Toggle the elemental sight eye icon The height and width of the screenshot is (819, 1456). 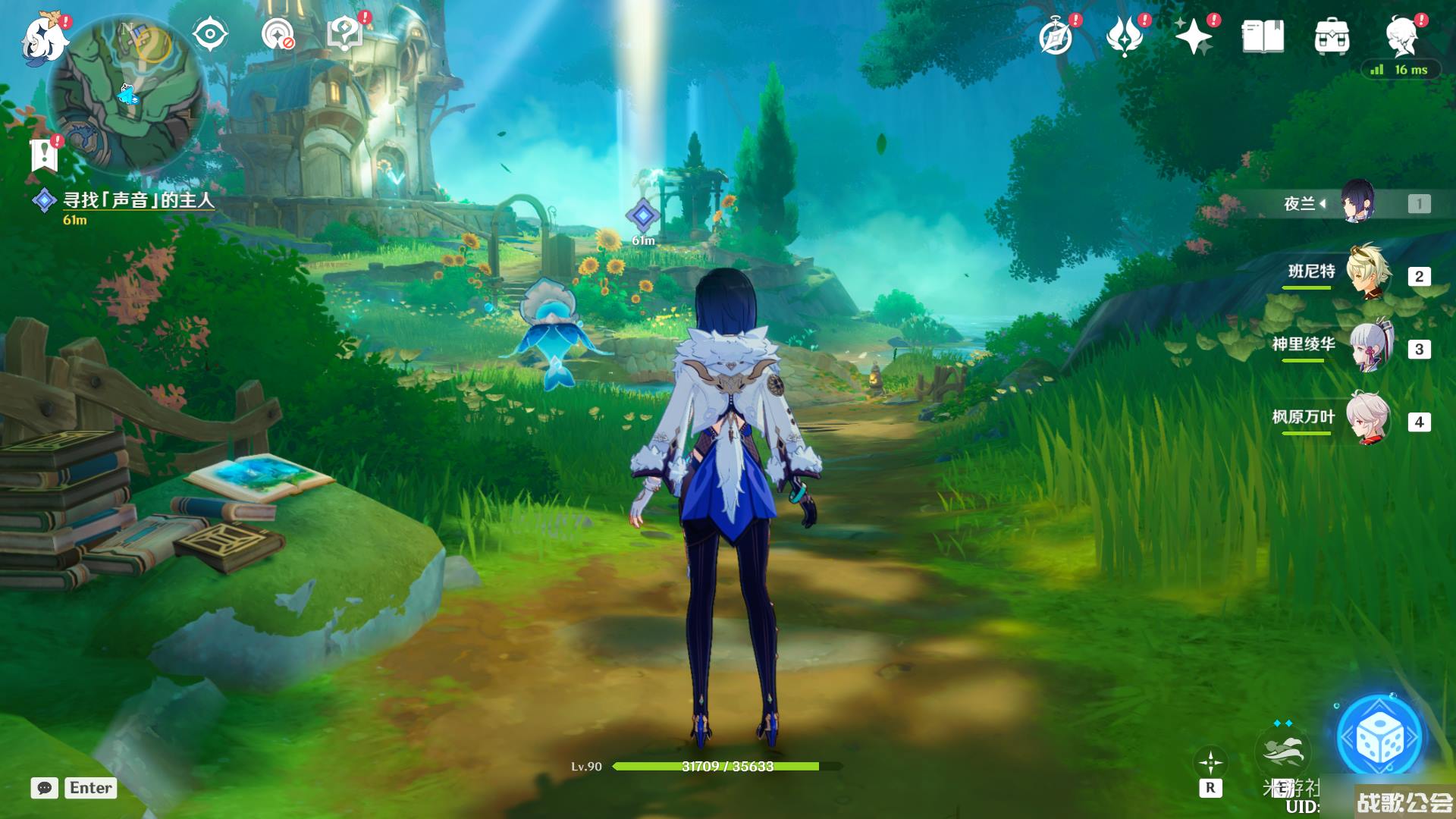coord(210,35)
